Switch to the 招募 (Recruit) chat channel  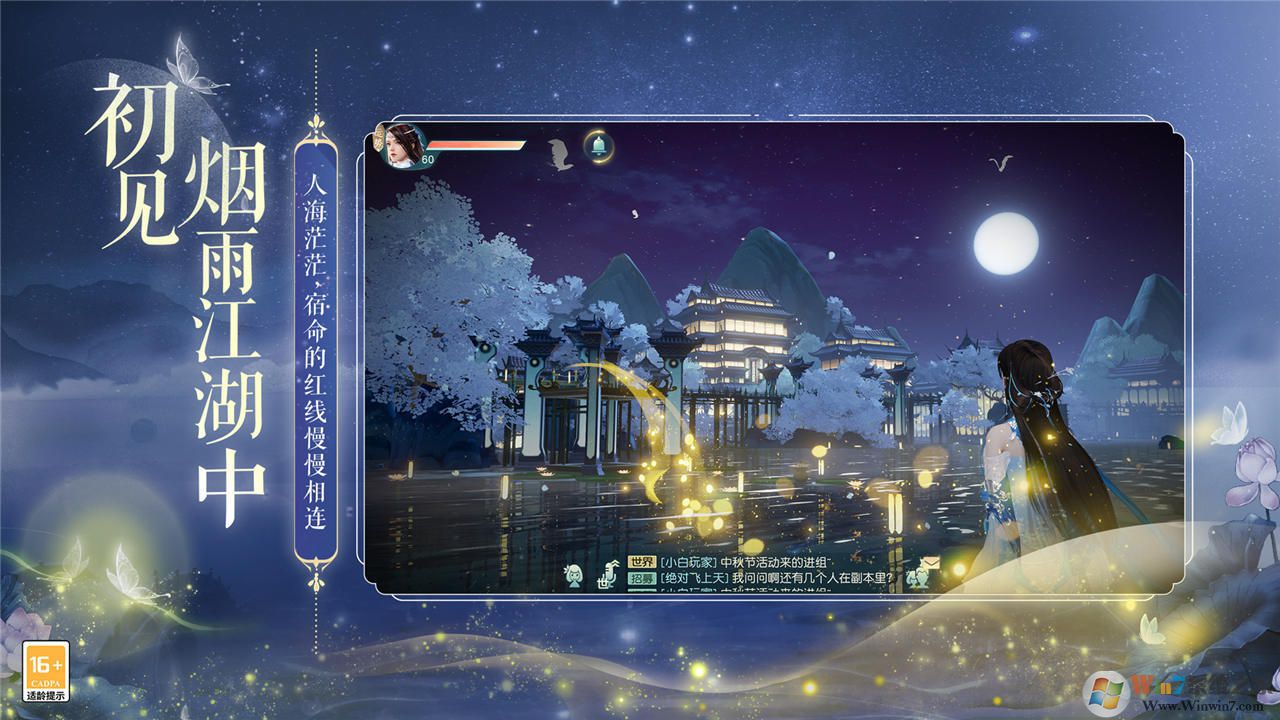click(x=640, y=578)
